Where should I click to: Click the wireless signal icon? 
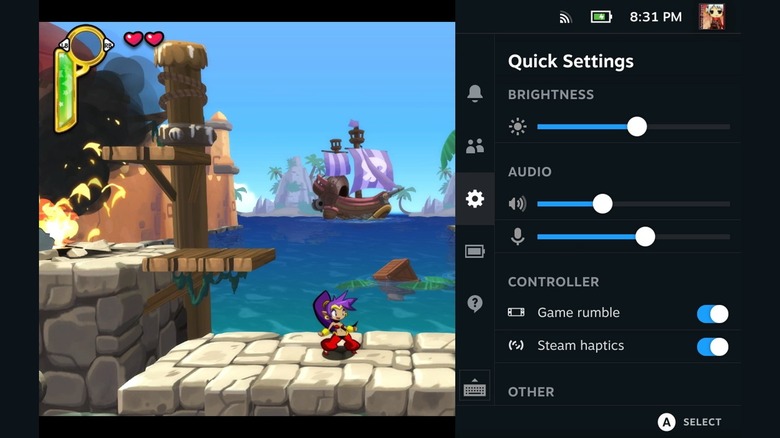point(565,17)
